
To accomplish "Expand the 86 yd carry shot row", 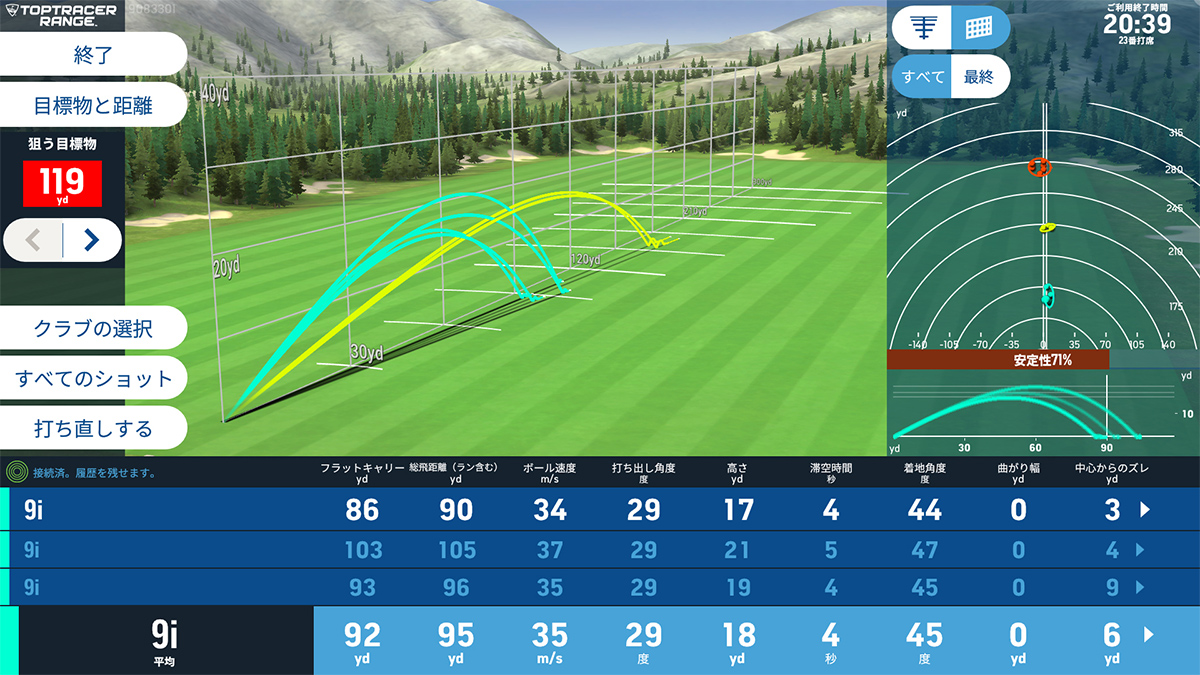I will click(1146, 510).
